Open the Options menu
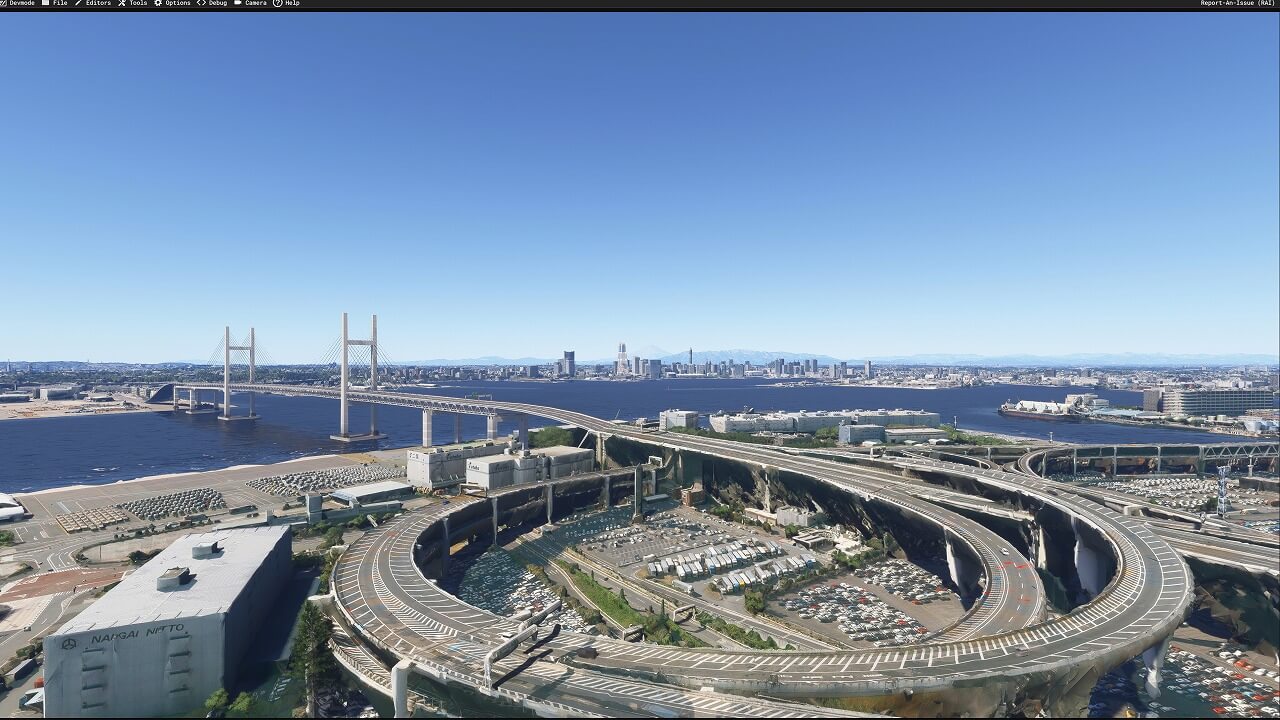 tap(173, 3)
